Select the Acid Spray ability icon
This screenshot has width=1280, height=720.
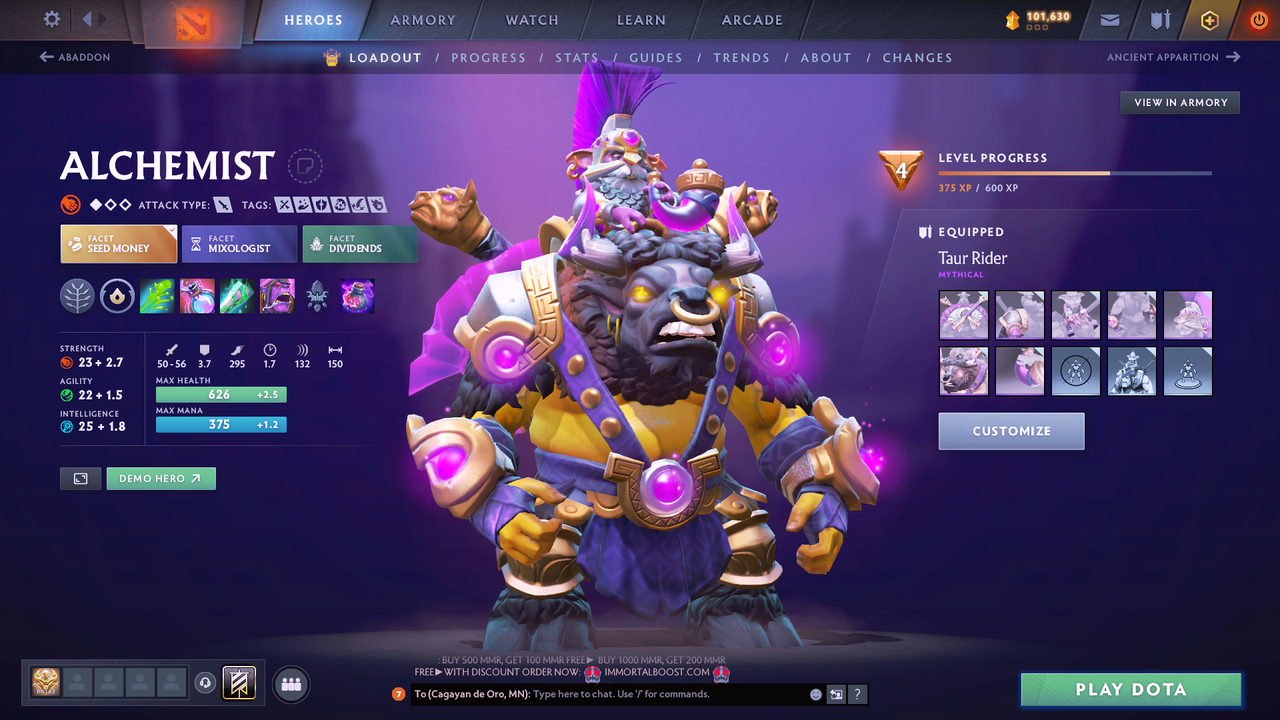[157, 295]
